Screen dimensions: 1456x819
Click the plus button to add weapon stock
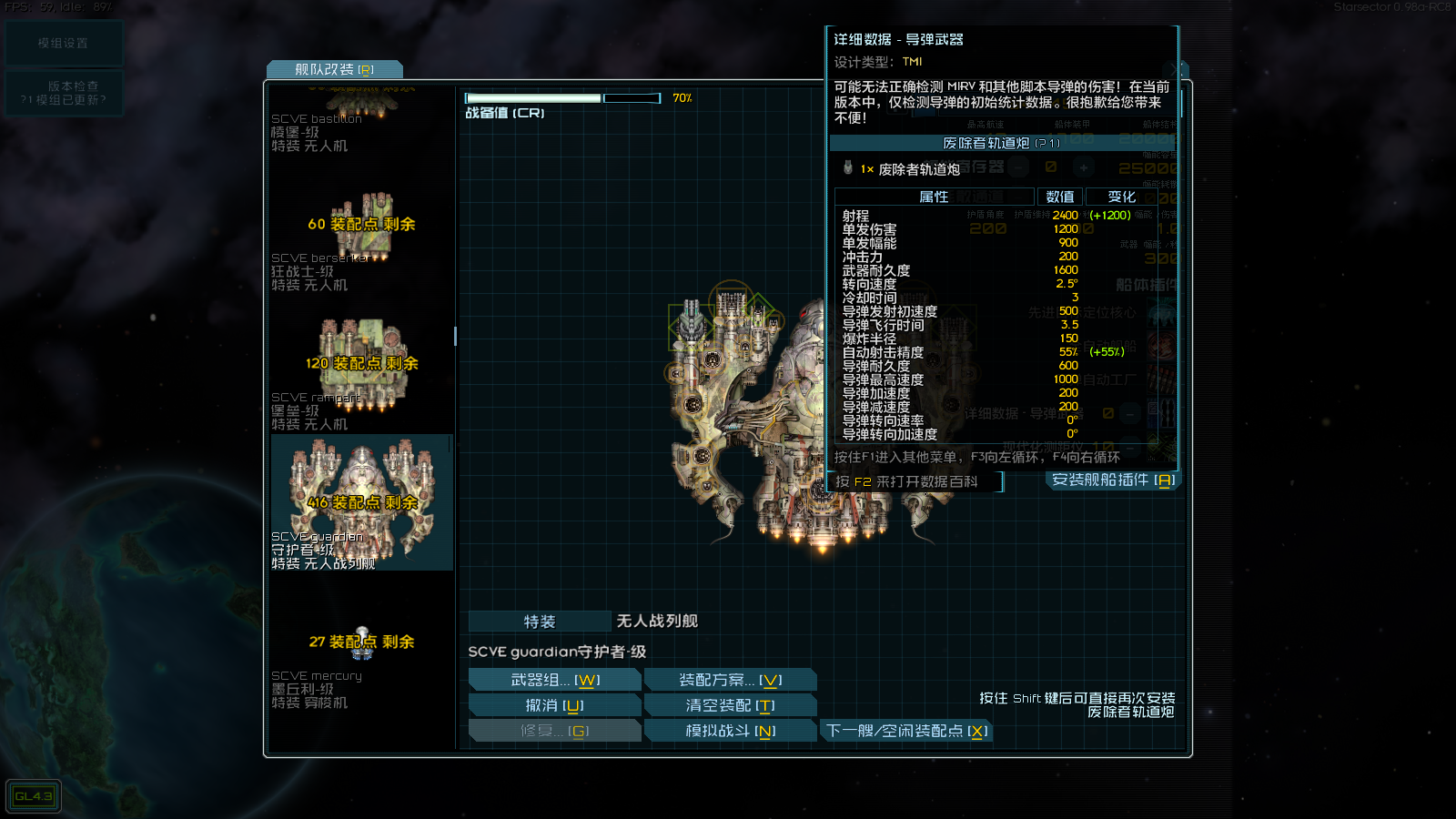coord(1084,167)
